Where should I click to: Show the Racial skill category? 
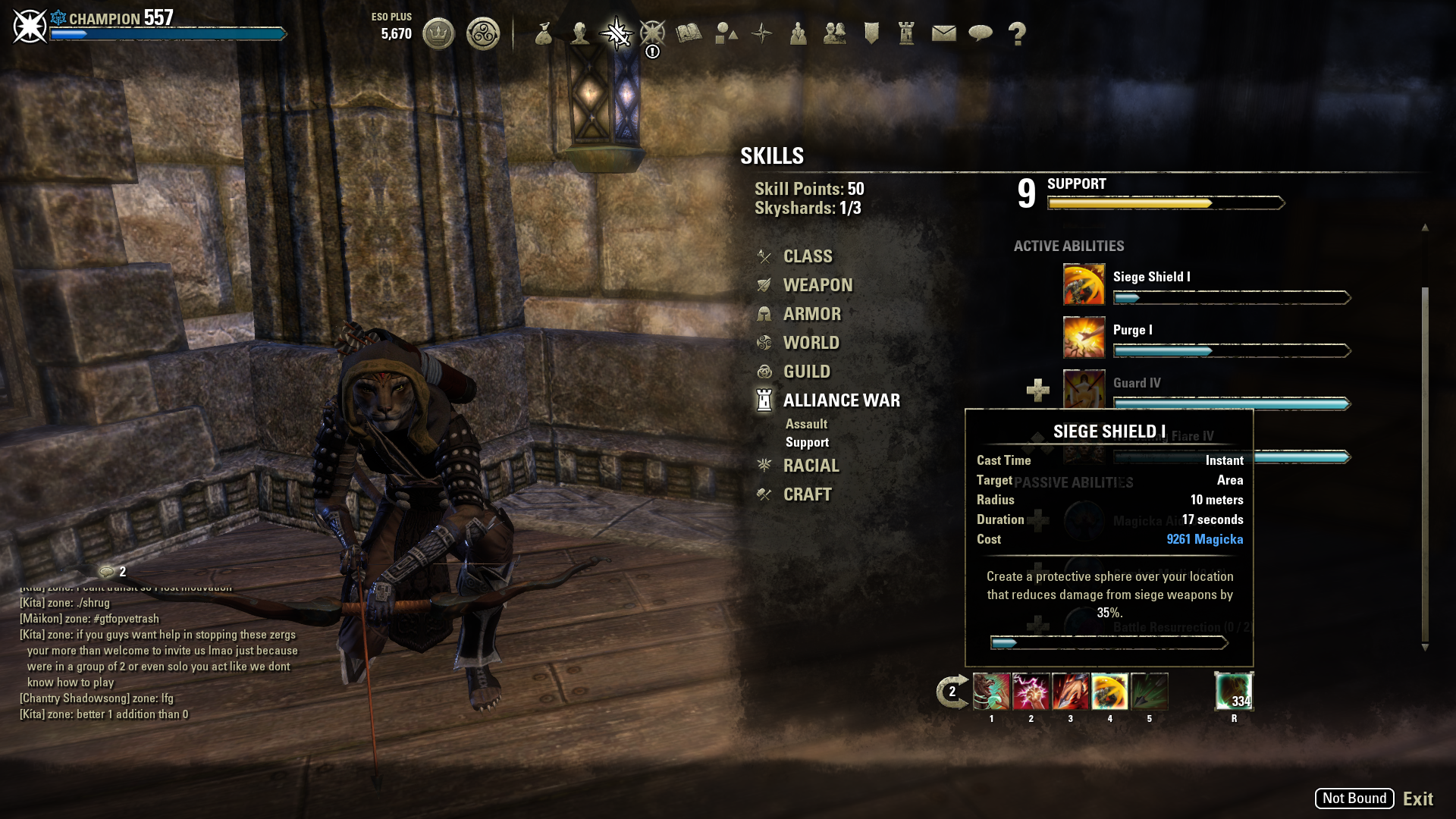click(811, 466)
